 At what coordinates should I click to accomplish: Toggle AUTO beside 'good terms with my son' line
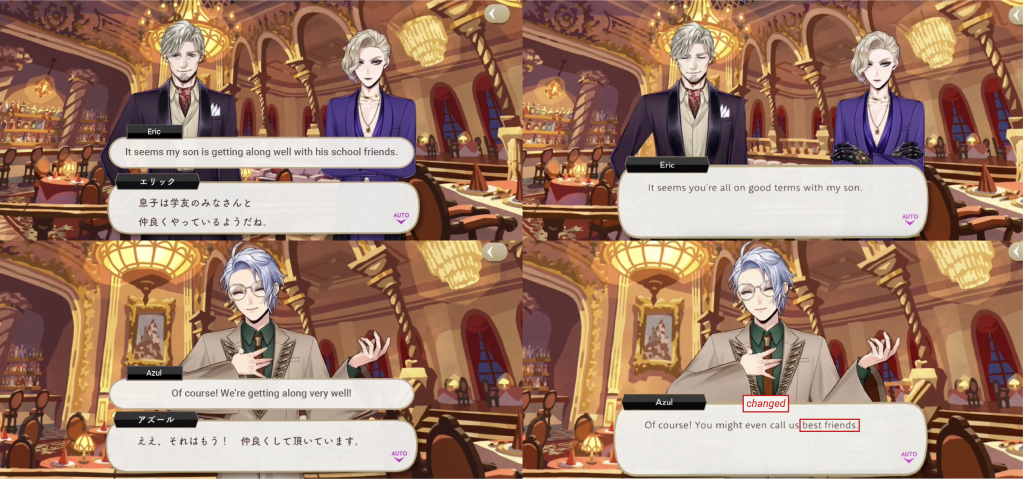(909, 217)
